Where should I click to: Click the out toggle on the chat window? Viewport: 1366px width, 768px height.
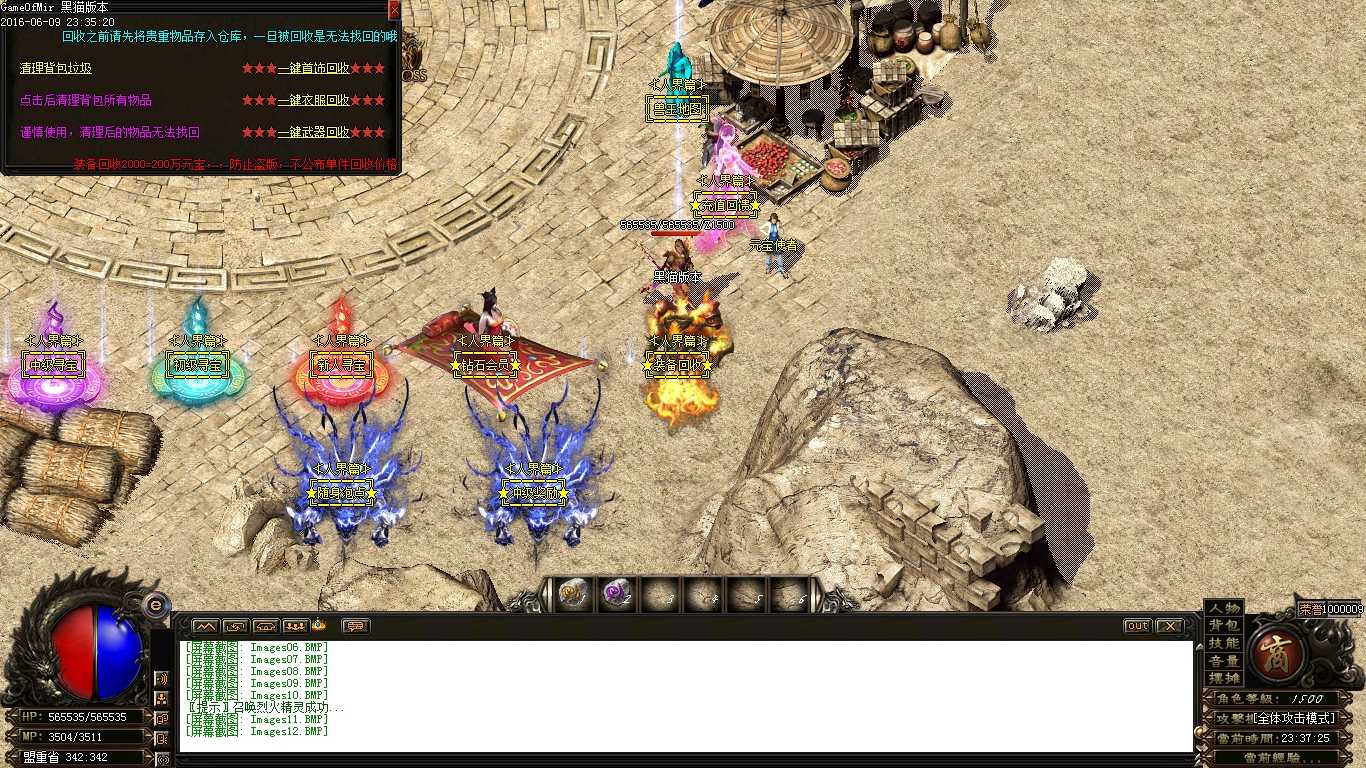click(1137, 625)
